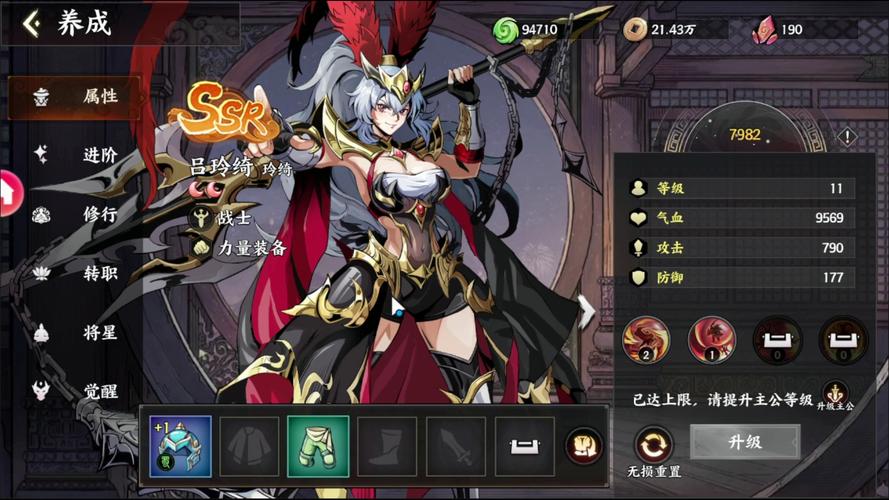Screen dimensions: 889x500
Task: Open the first skill icon with level 2
Action: [x=647, y=340]
